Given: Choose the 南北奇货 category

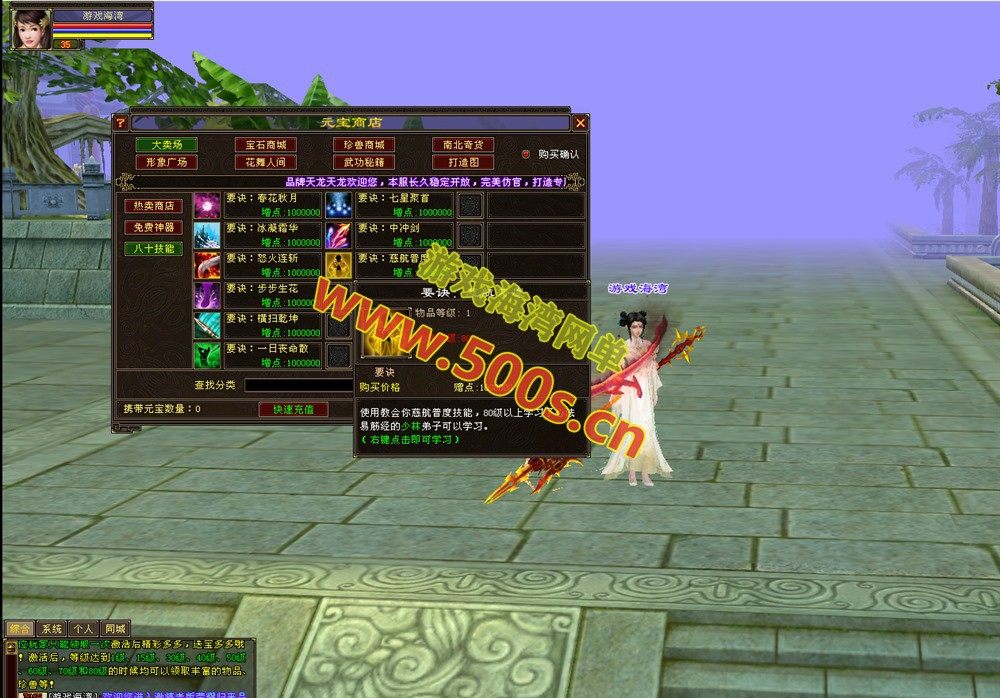Looking at the screenshot, I should [x=463, y=145].
